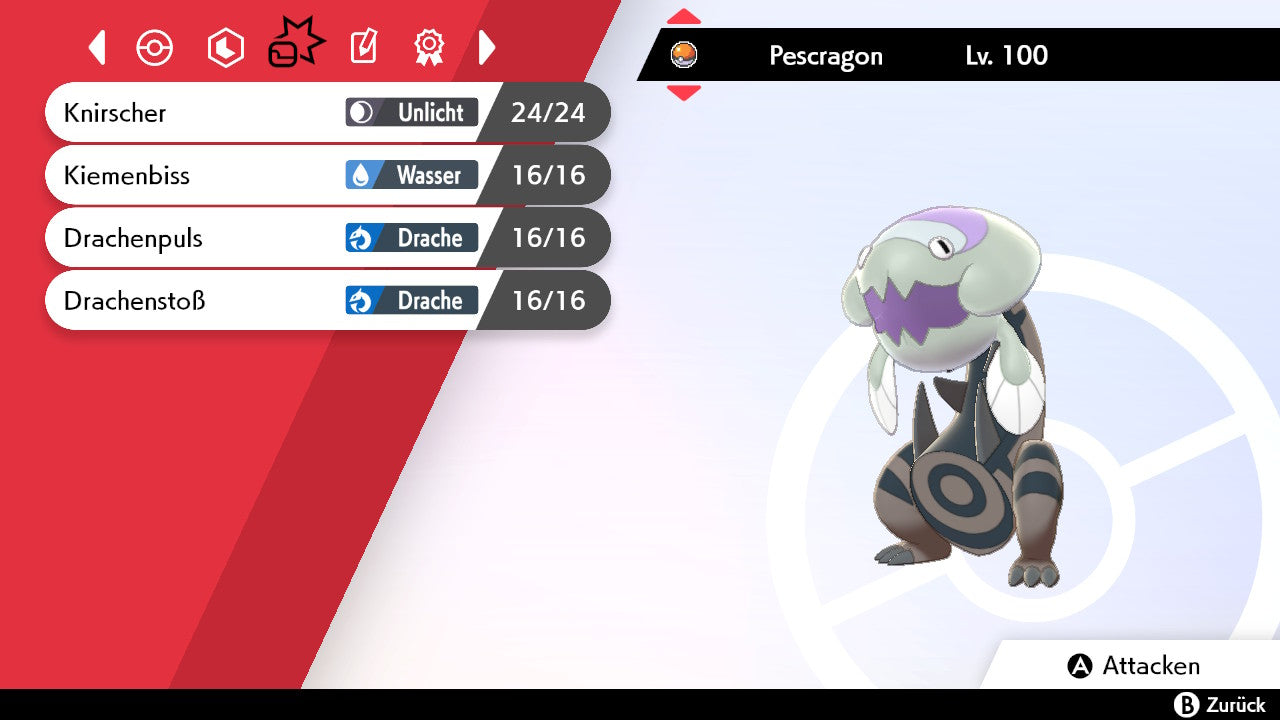Go to next tab with right arrow
The image size is (1280, 720).
(x=487, y=47)
